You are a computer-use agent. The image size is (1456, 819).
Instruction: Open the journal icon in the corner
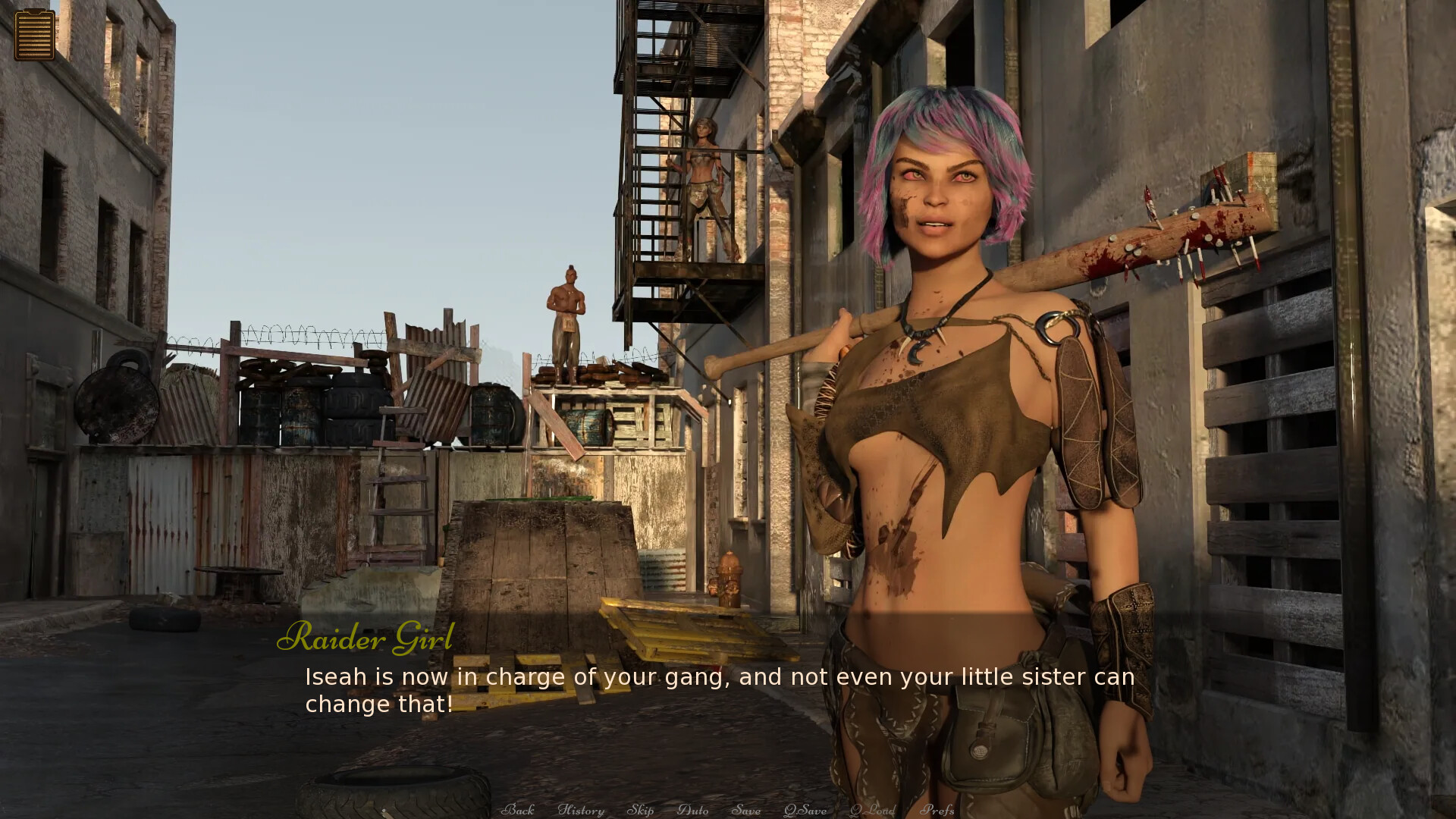point(34,34)
